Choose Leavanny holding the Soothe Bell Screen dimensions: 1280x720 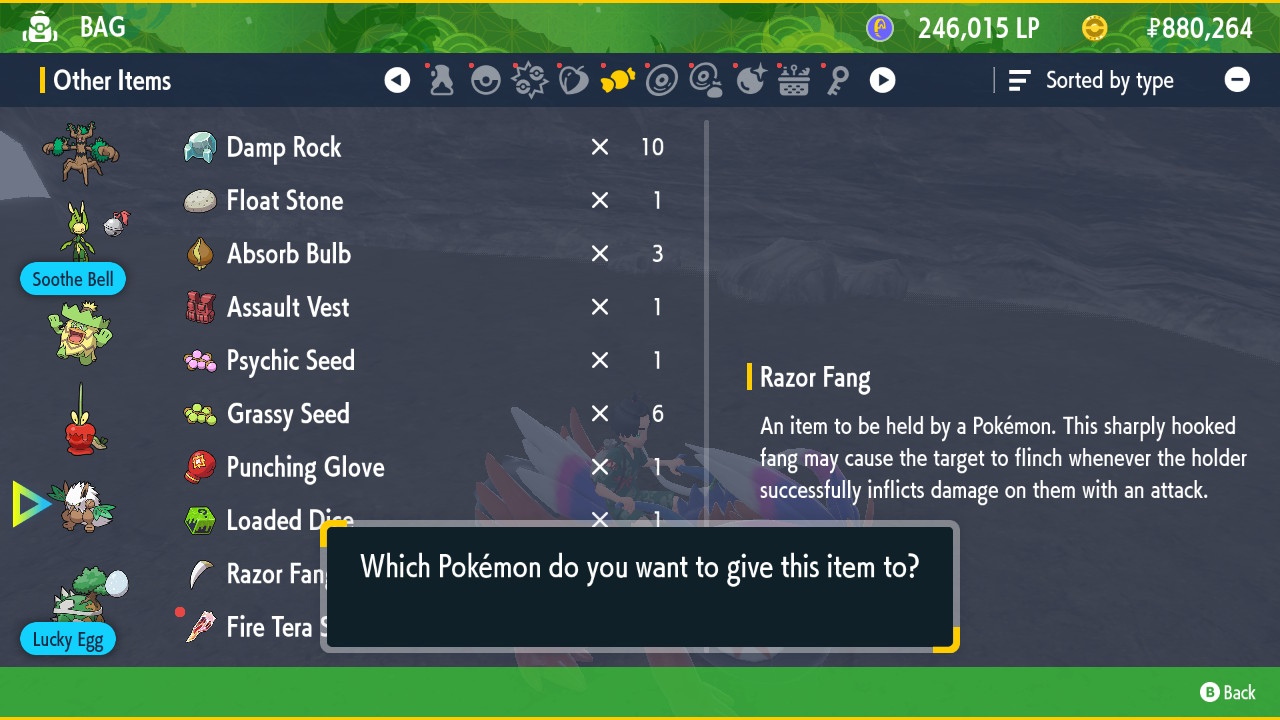[80, 232]
